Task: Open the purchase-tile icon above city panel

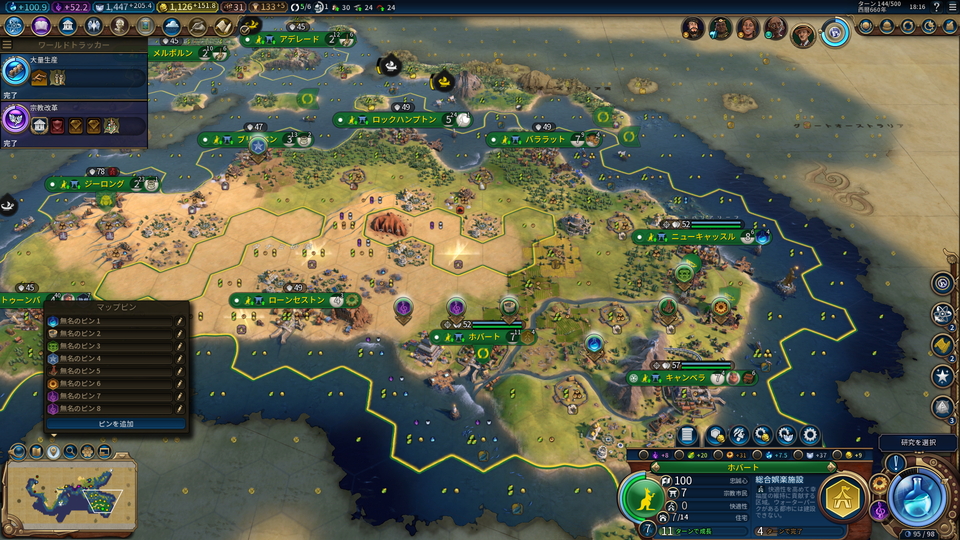Action: 714,435
